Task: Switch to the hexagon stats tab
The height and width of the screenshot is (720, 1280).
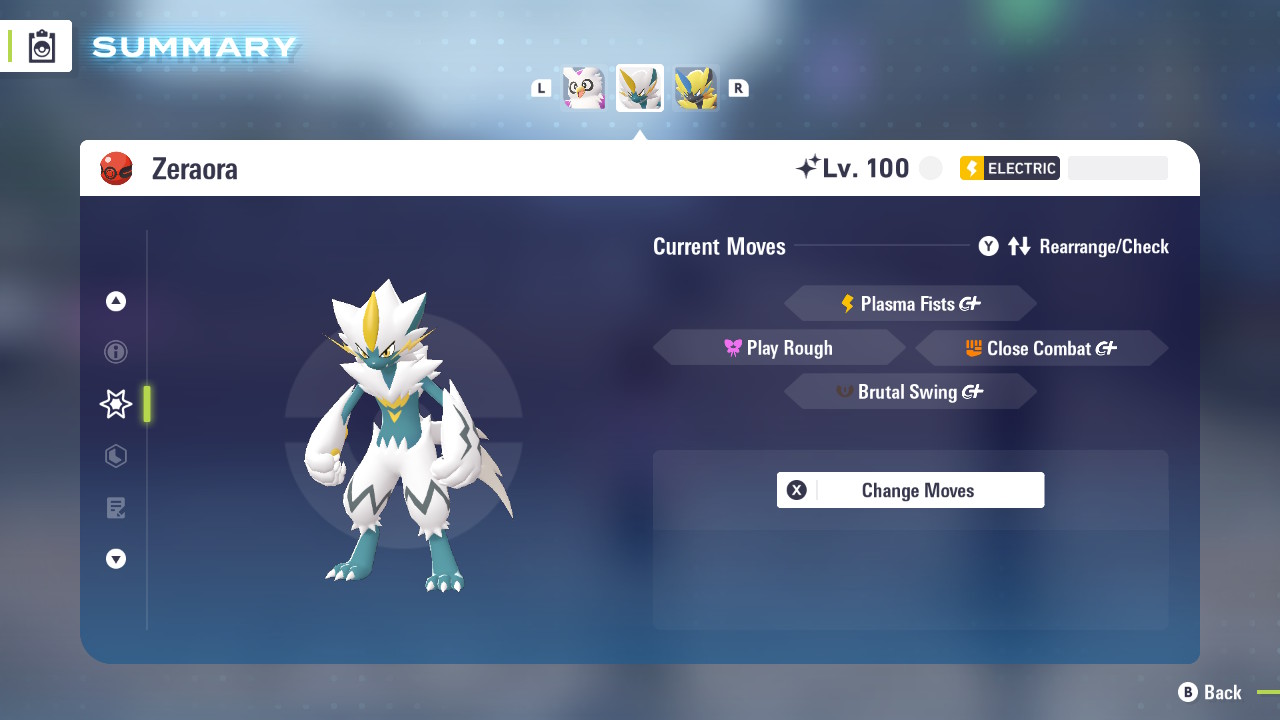Action: point(116,456)
